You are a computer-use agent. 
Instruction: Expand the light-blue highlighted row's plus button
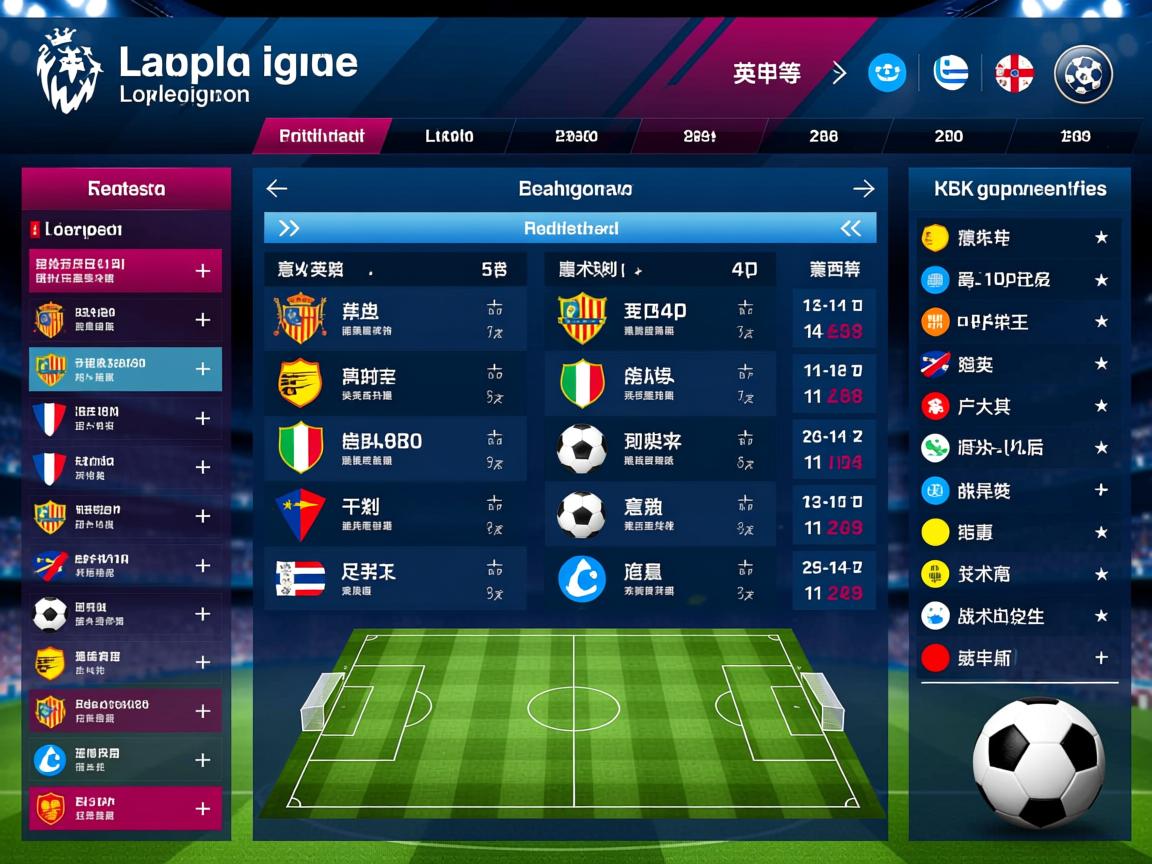coord(202,369)
